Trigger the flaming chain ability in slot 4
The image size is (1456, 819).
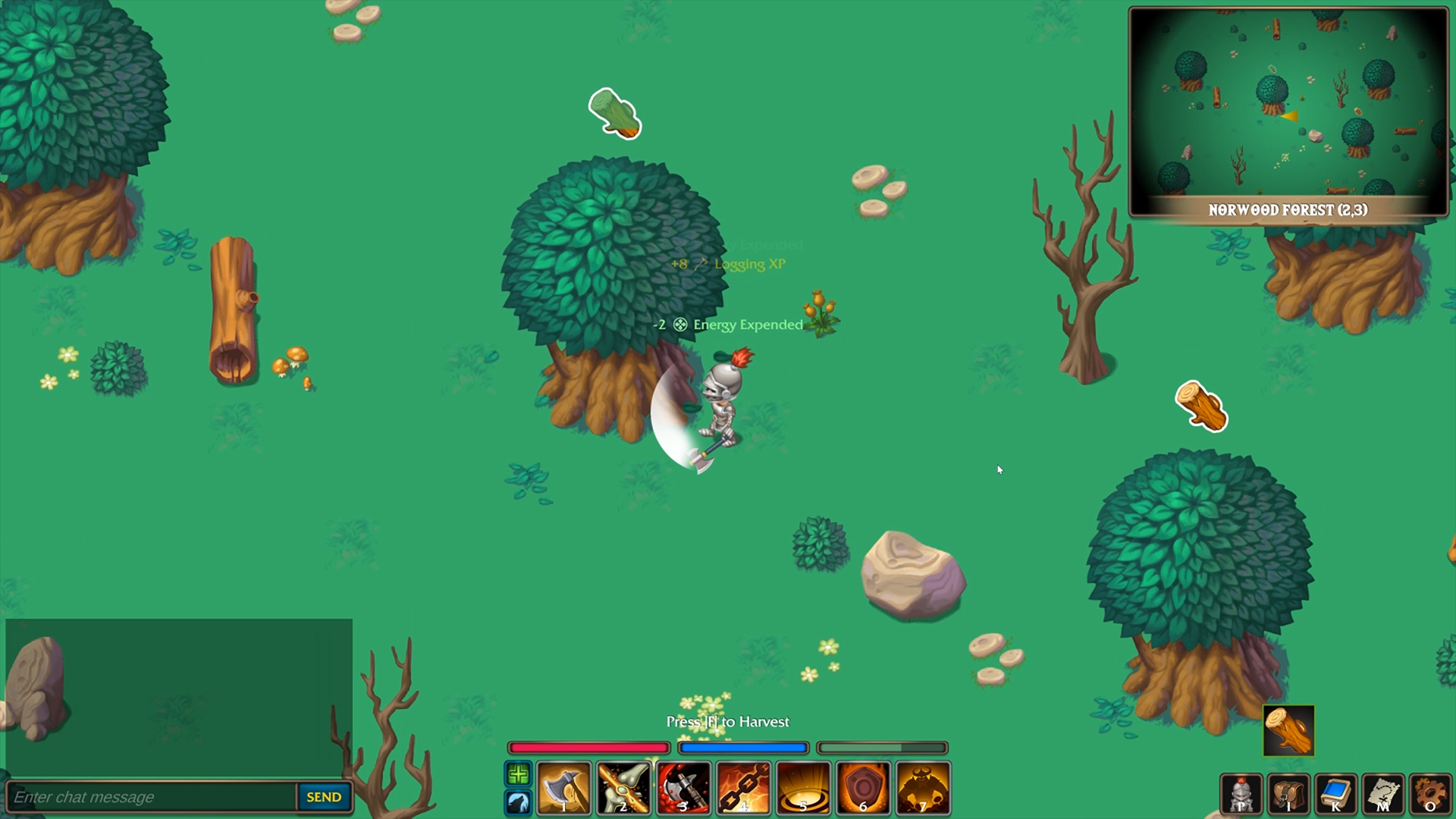(743, 789)
